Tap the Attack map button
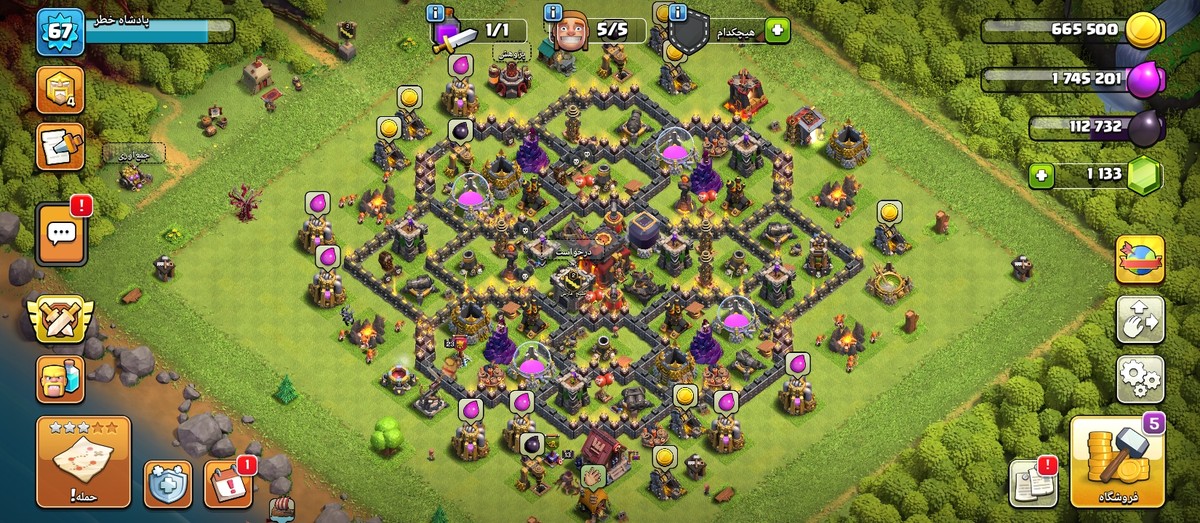Viewport: 1200px width, 523px height. [x=84, y=462]
